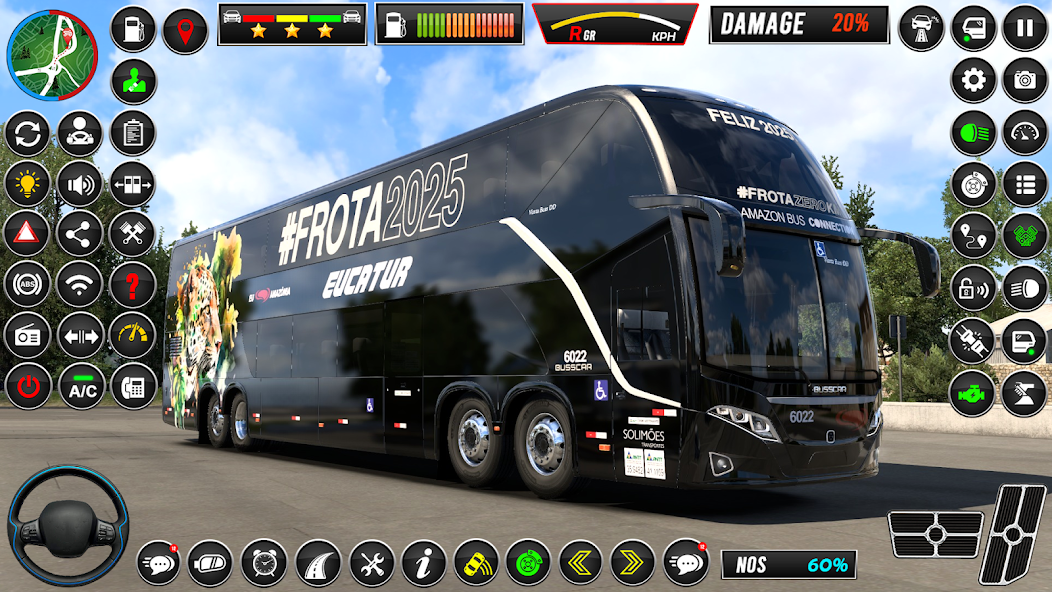The image size is (1052, 592).
Task: Activate the red hazard triangle
Action: pyautogui.click(x=27, y=235)
